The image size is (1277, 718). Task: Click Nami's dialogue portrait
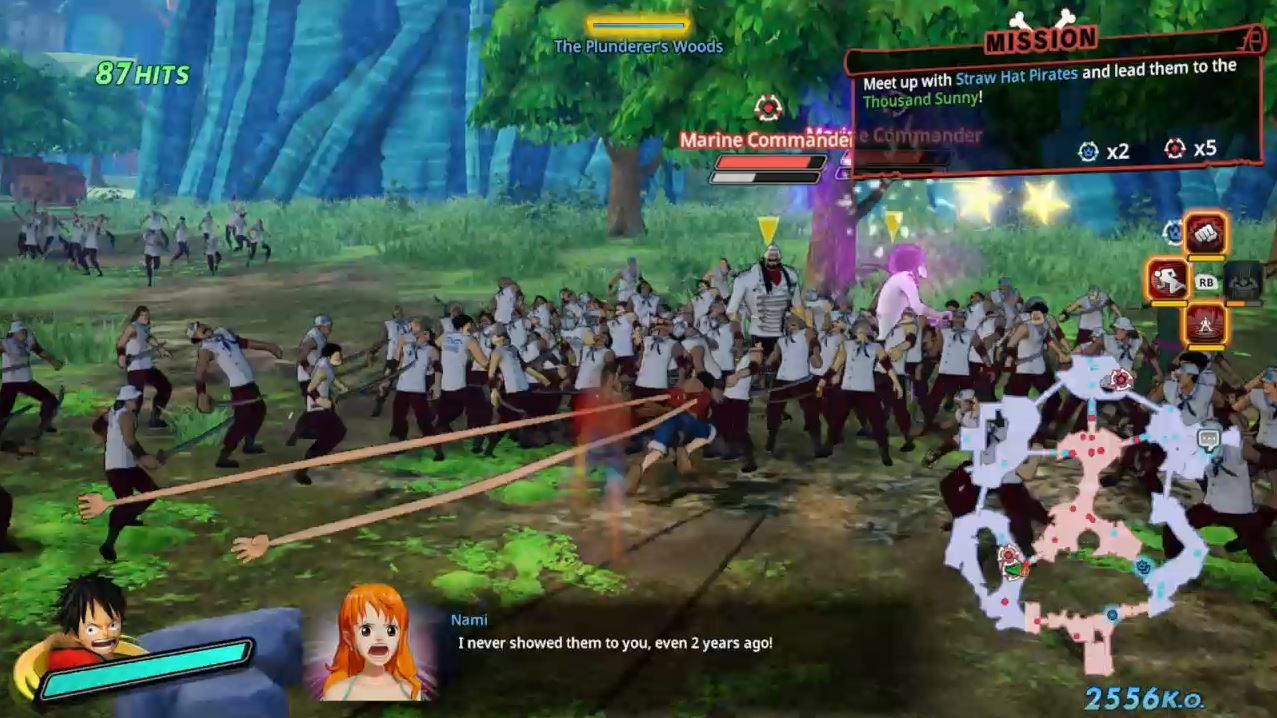point(372,640)
